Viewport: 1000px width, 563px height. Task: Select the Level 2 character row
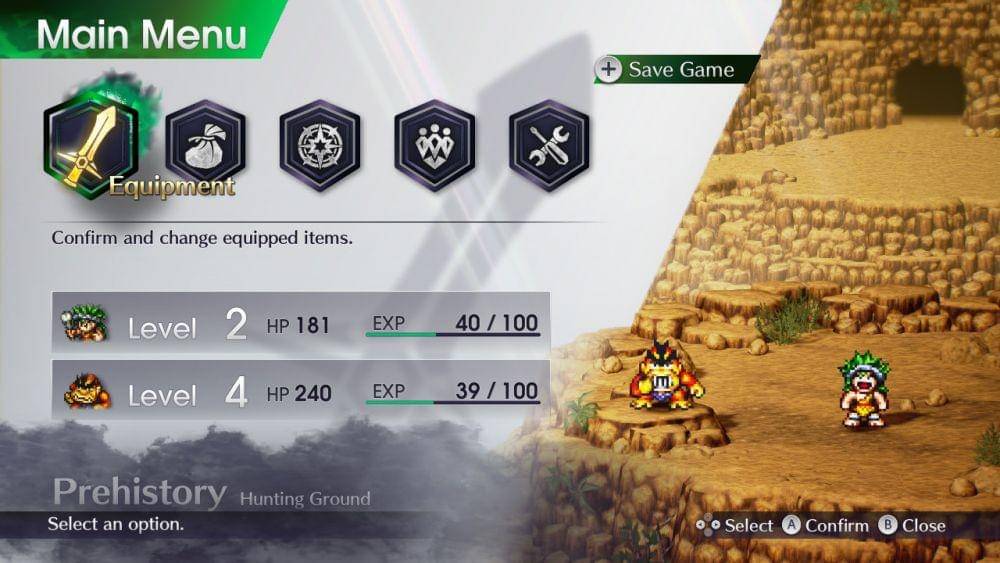pyautogui.click(x=300, y=323)
